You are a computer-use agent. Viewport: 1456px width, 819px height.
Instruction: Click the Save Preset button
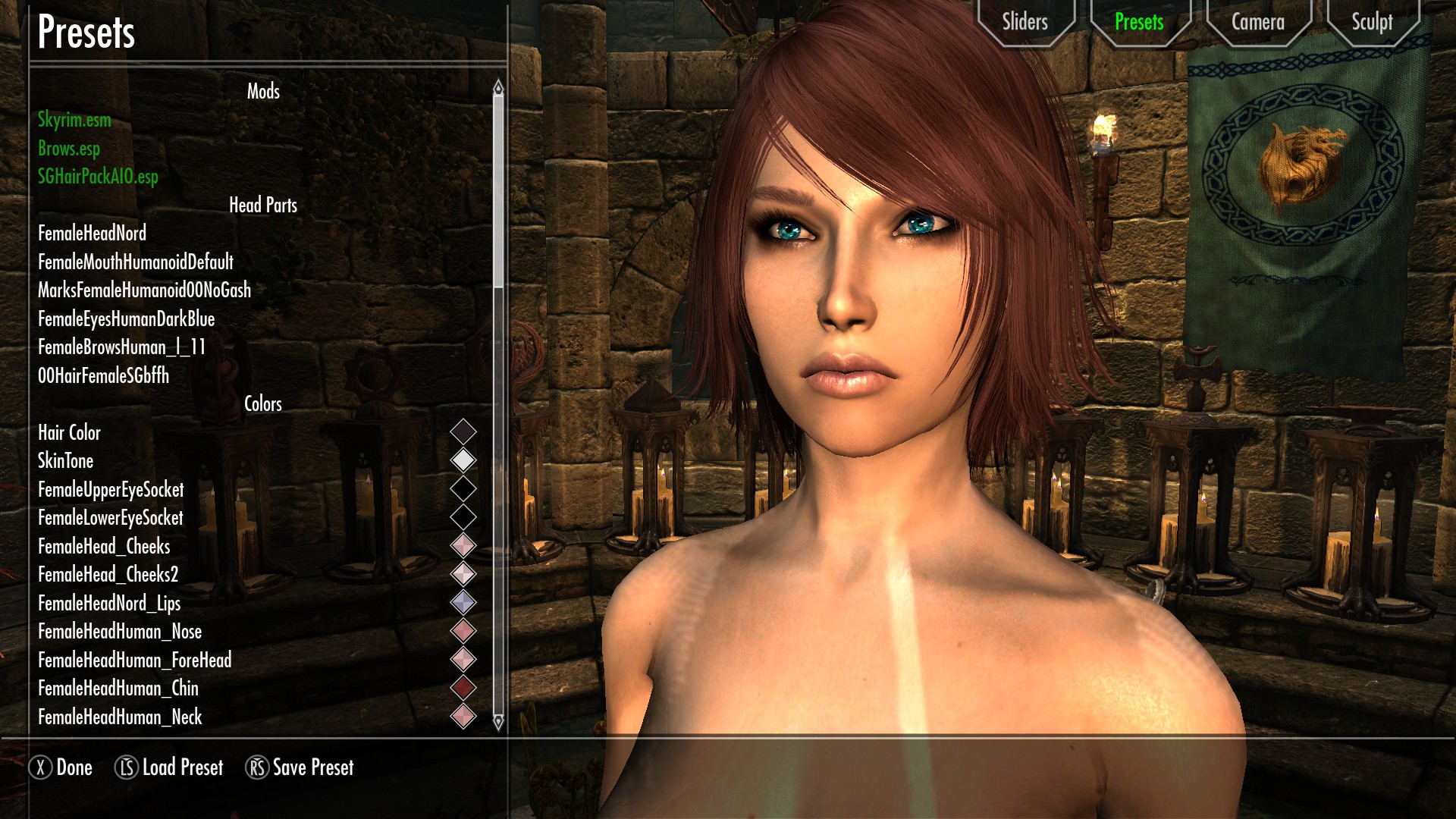[x=300, y=767]
